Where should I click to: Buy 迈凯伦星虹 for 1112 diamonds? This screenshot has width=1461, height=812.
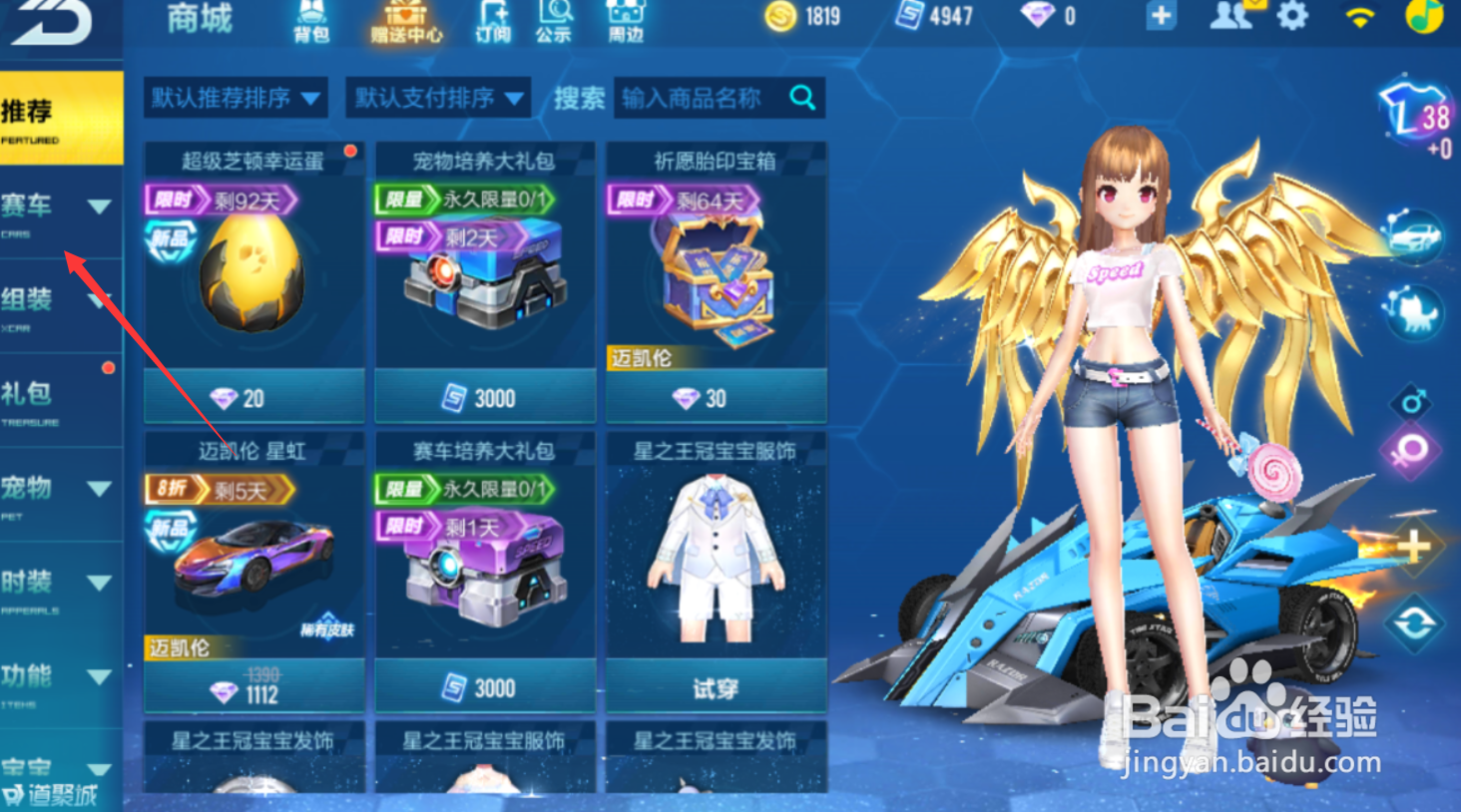(x=252, y=687)
